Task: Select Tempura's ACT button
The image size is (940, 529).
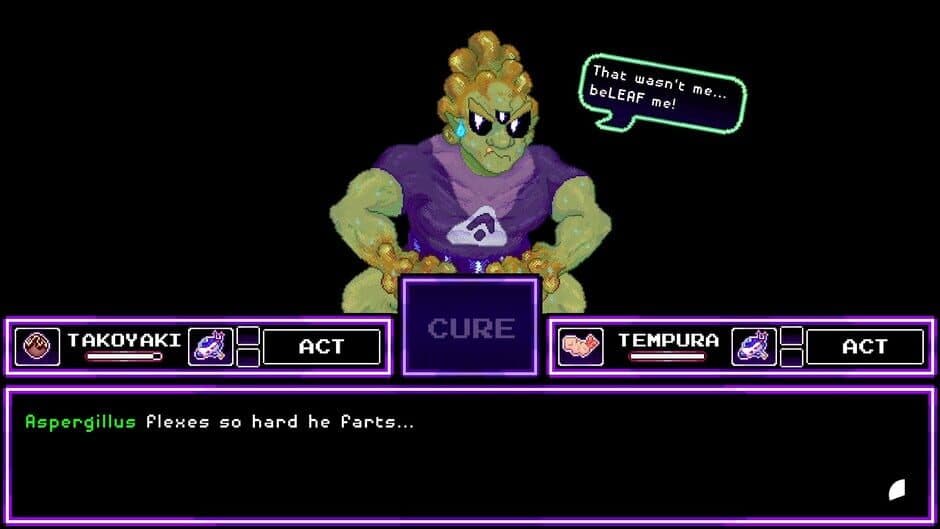Action: coord(865,347)
